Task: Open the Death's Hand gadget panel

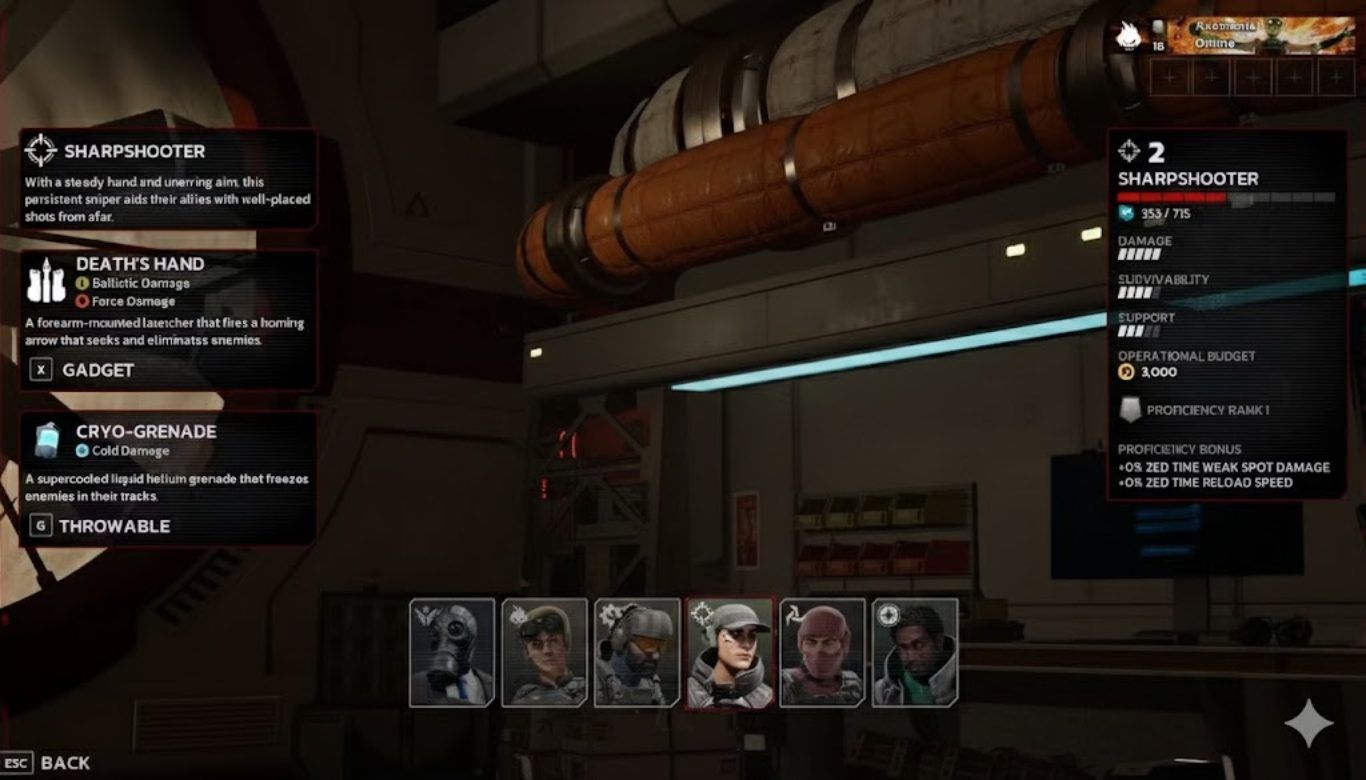Action: coord(168,319)
